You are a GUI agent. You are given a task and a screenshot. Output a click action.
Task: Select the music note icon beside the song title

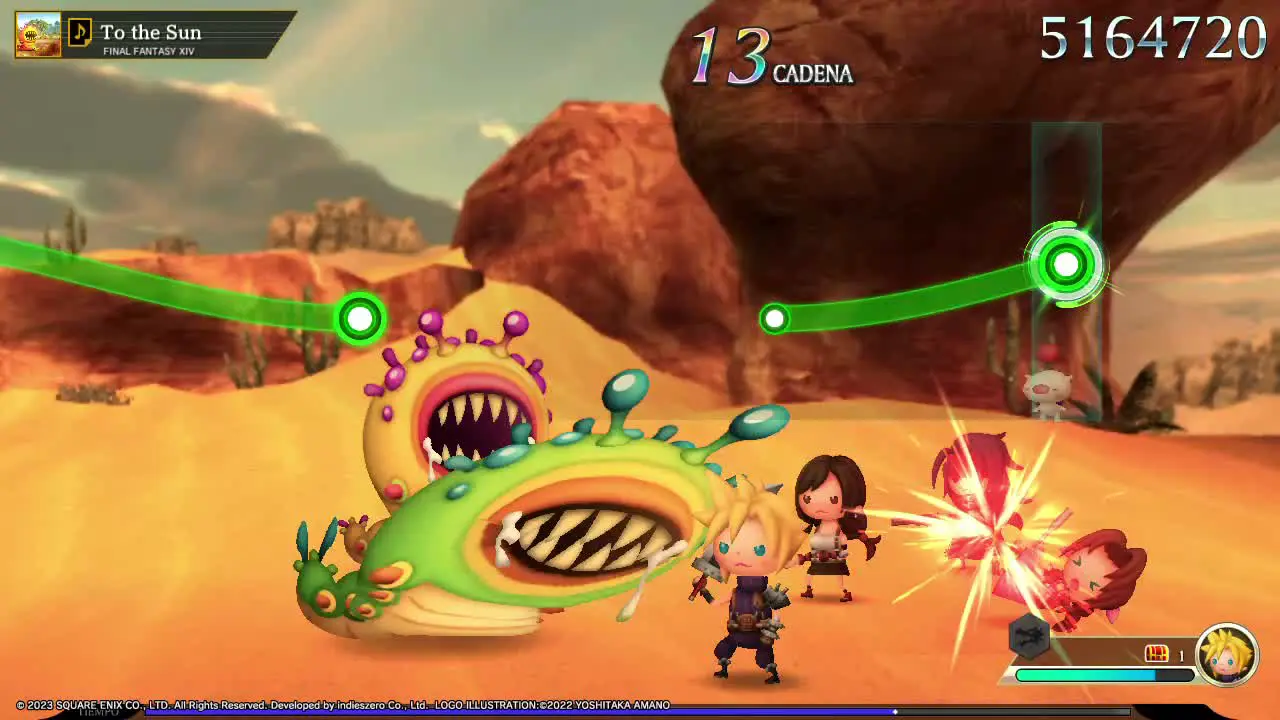click(81, 33)
